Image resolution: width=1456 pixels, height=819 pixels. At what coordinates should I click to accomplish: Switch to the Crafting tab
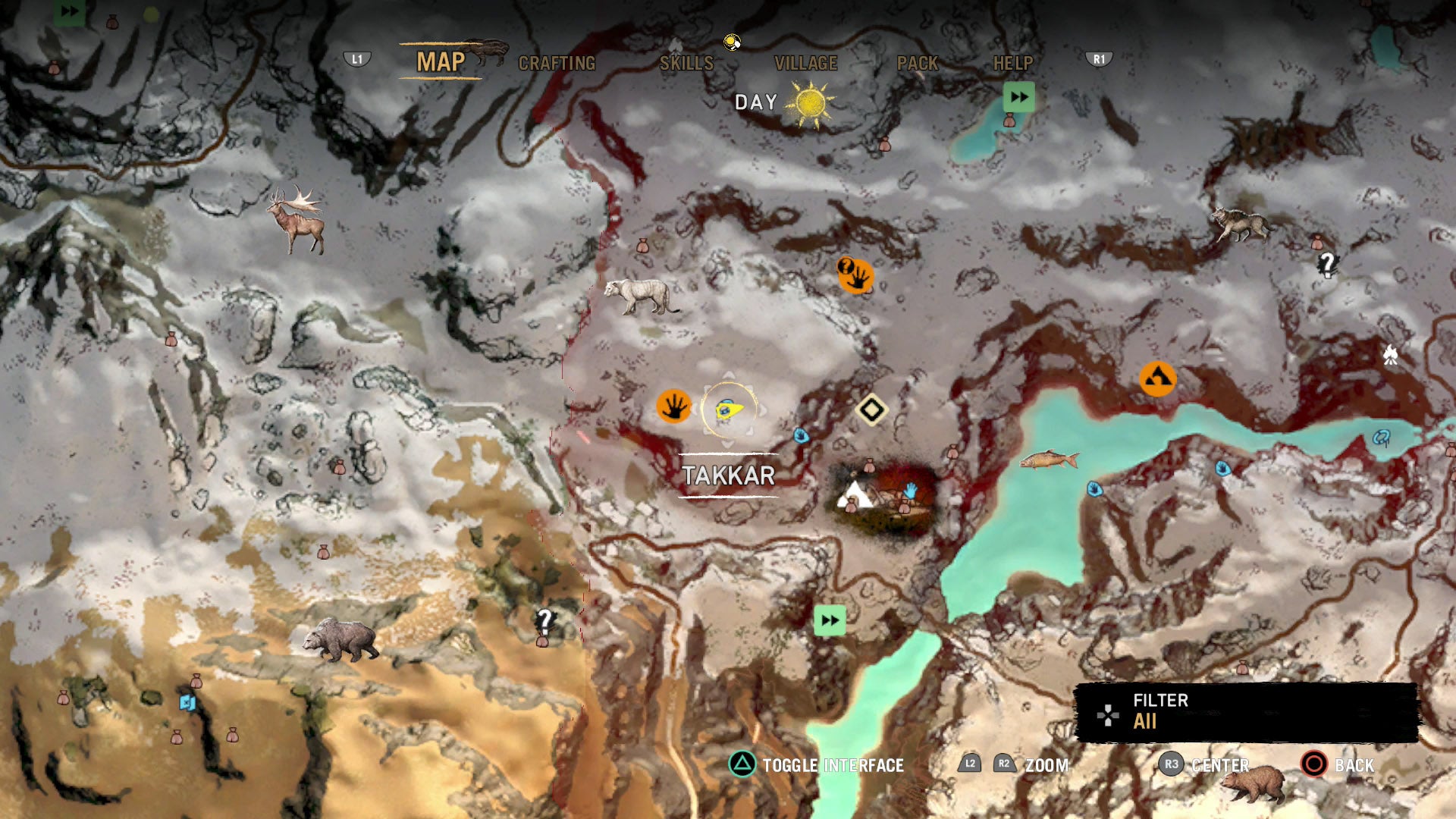tap(557, 64)
